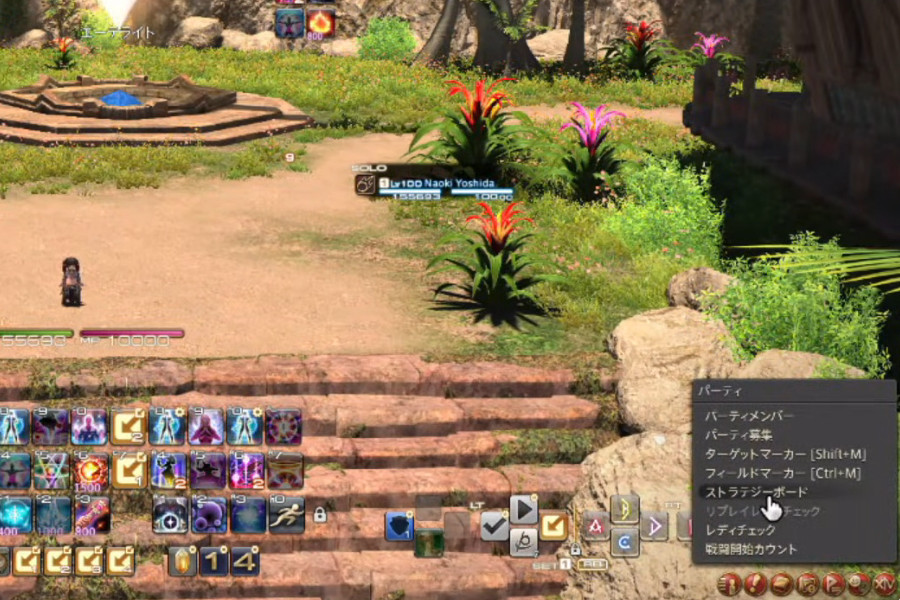
Task: Open the ストラテジーボード entry
Action: [x=757, y=492]
